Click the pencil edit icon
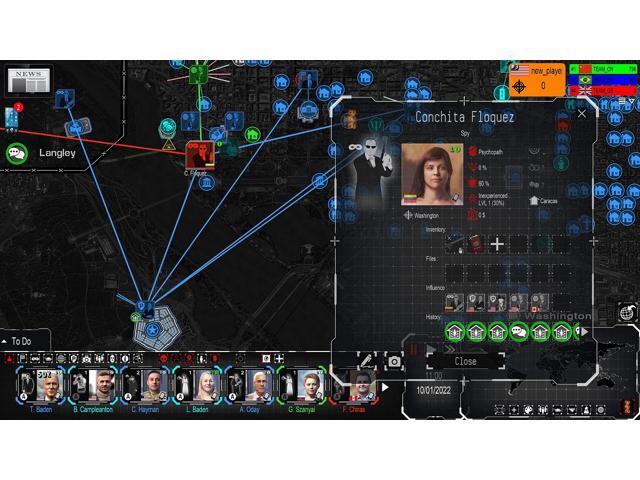The width and height of the screenshot is (640, 480). point(367,360)
